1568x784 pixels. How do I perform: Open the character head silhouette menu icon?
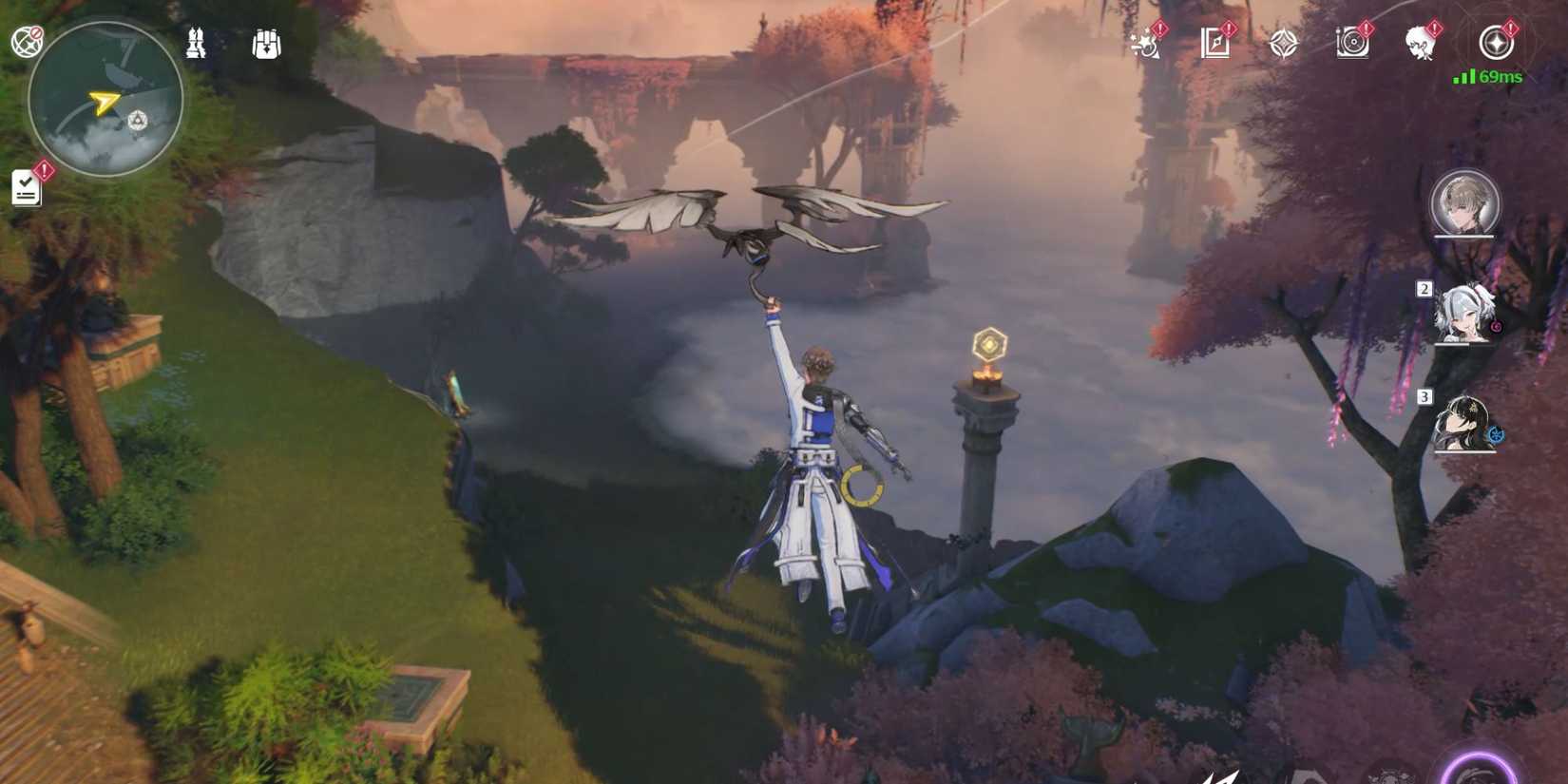(1420, 43)
